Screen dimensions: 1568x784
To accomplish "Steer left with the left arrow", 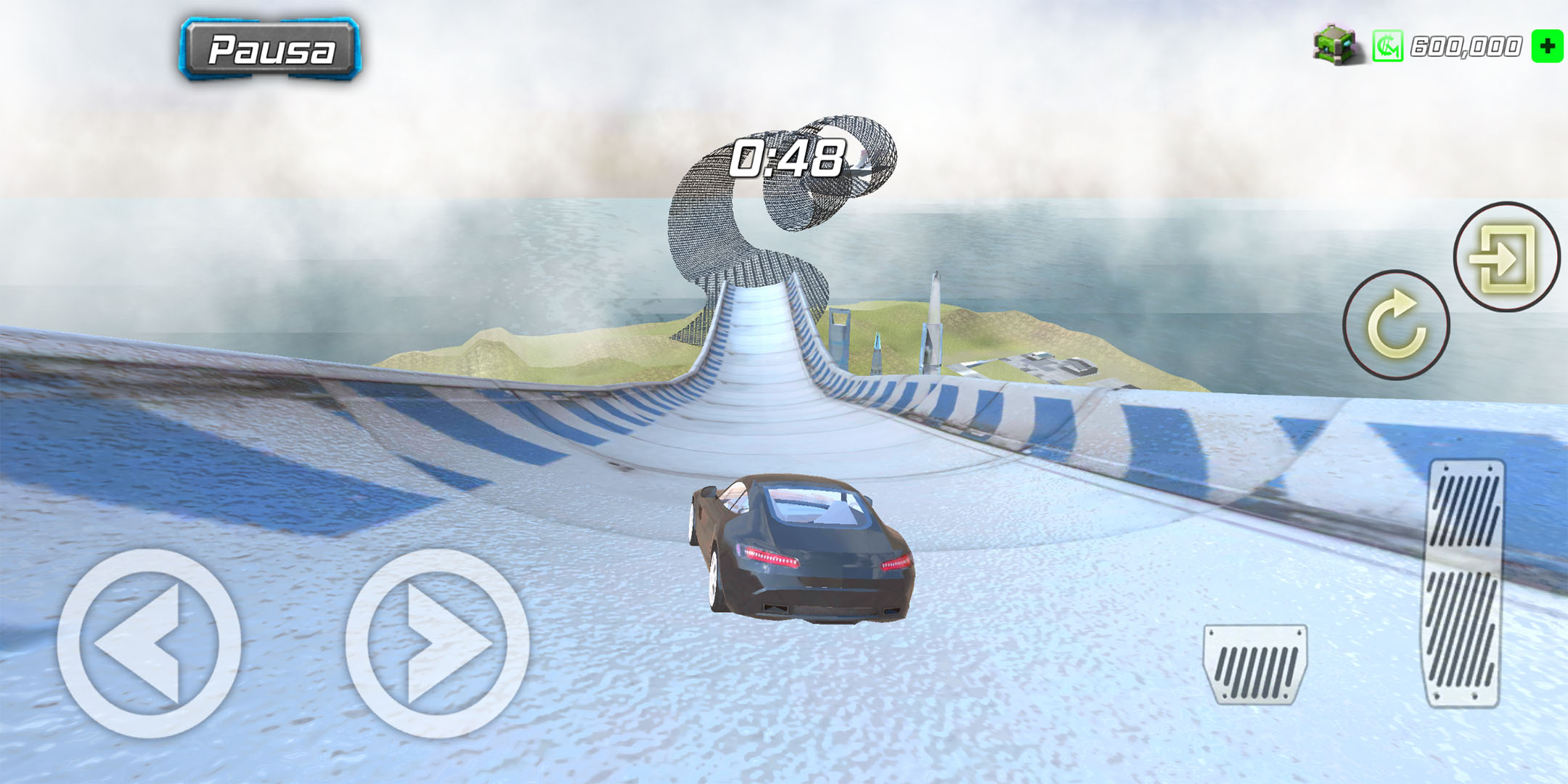I will [x=149, y=643].
